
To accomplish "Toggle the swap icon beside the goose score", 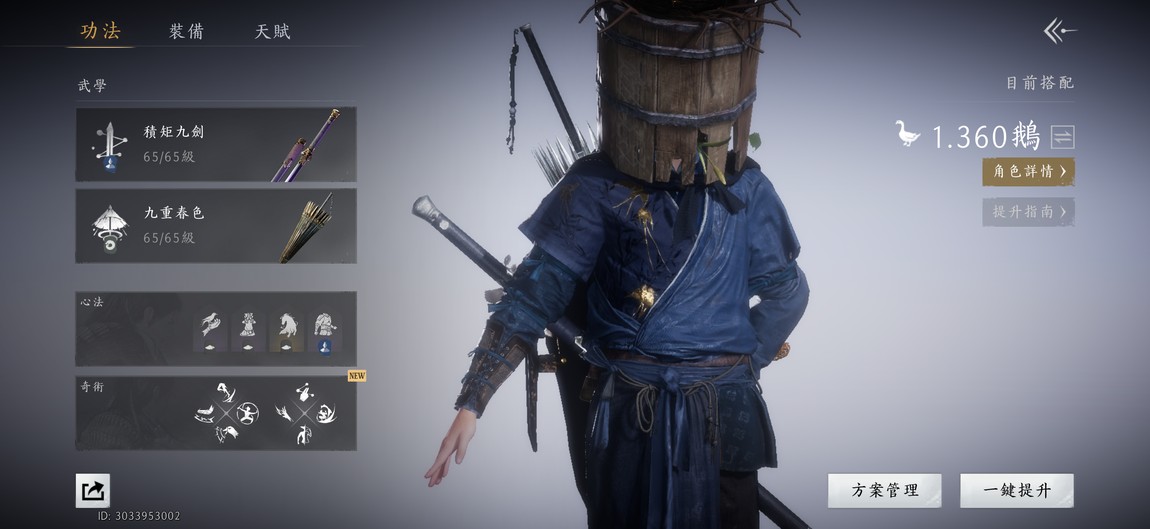I will [1062, 137].
